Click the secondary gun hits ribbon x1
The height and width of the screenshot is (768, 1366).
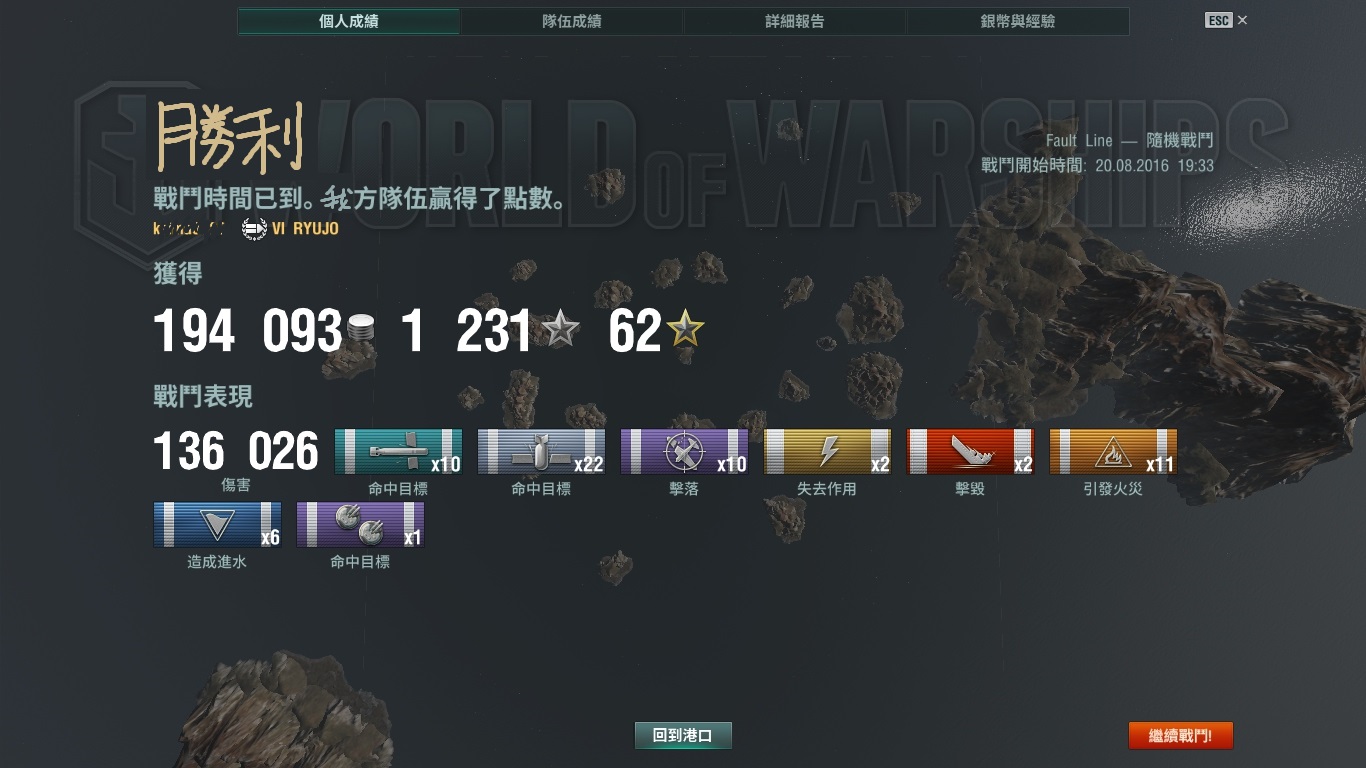360,525
